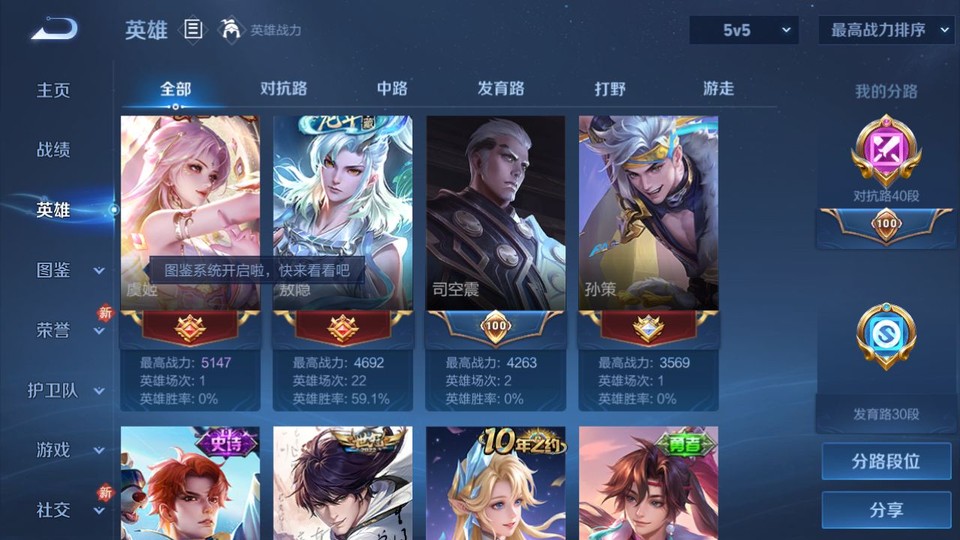Screen dimensions: 960x540
Task: Go back using the return arrow
Action: [x=54, y=30]
